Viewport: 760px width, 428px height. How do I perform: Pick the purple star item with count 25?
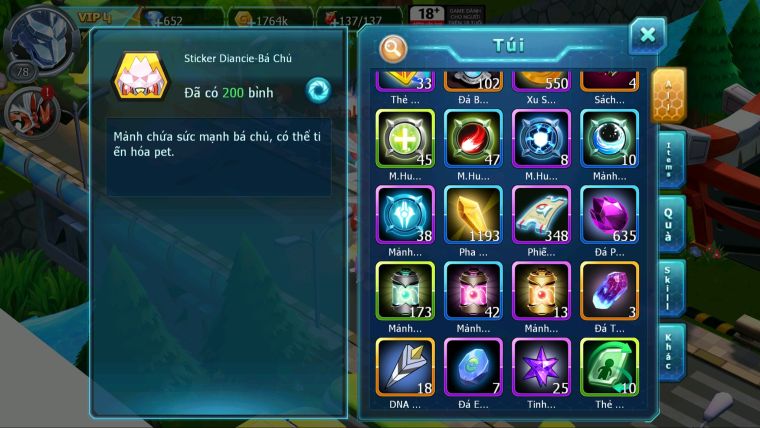[541, 366]
